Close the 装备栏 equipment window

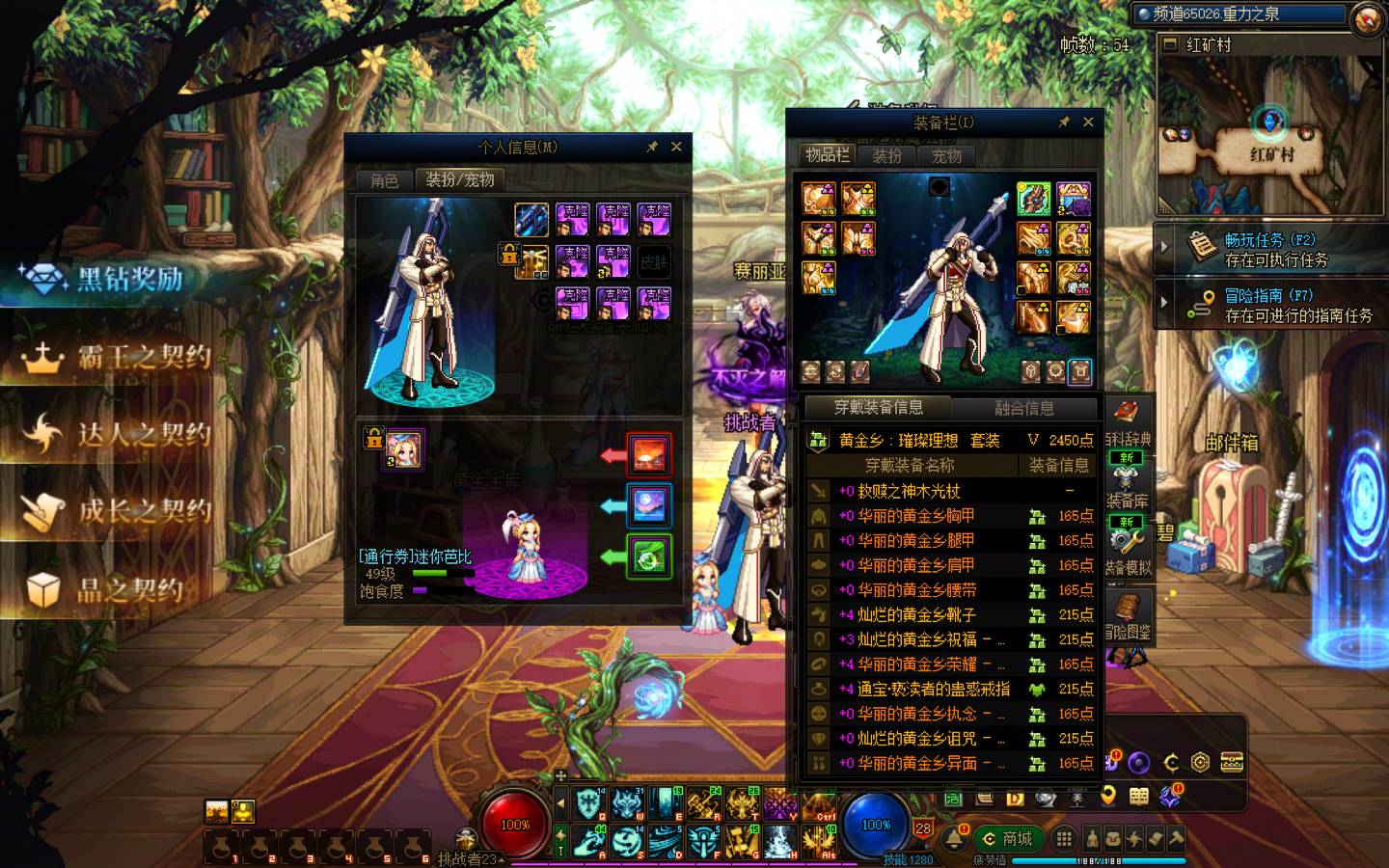[1088, 122]
